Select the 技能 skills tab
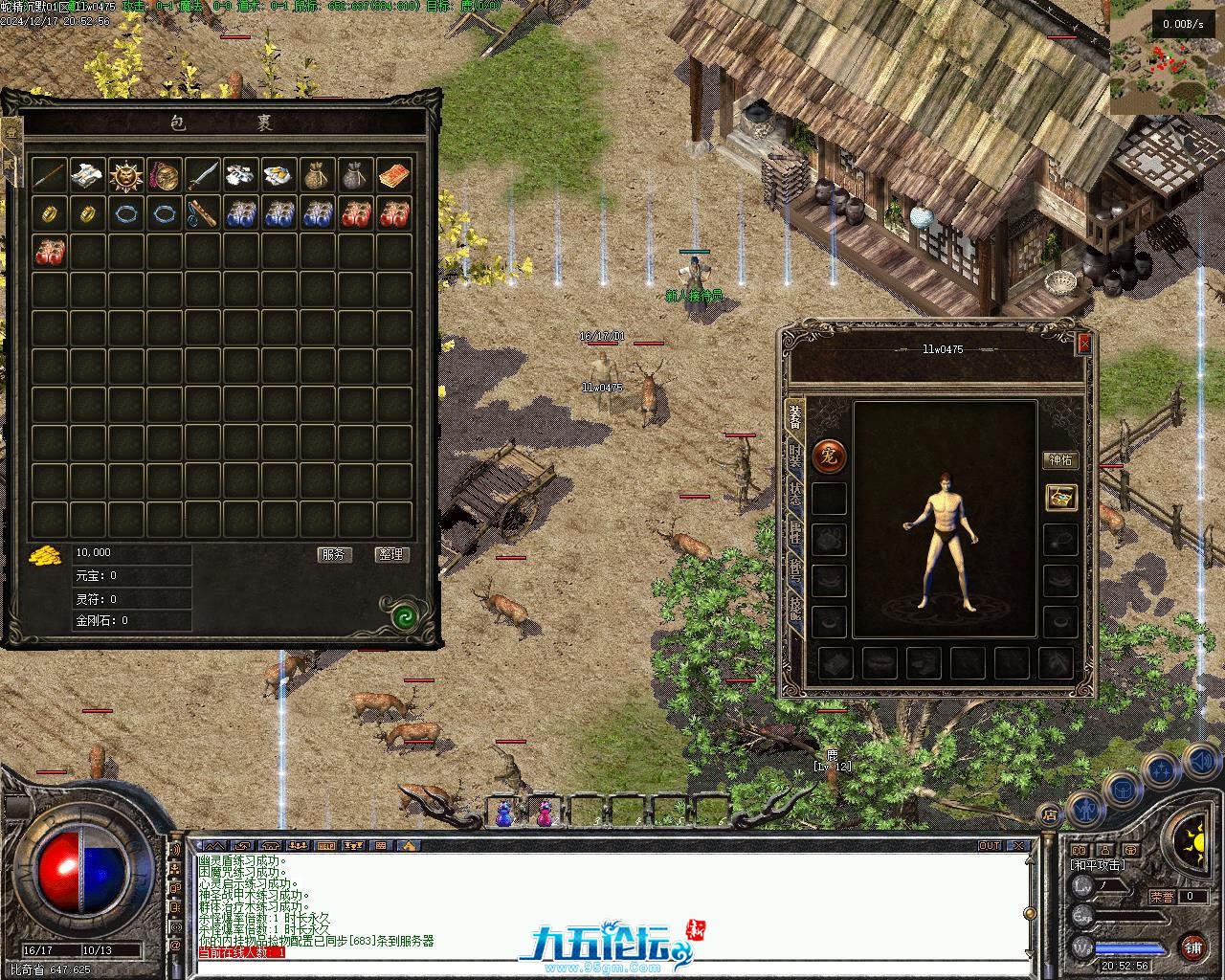The width and height of the screenshot is (1225, 980). coord(795,610)
